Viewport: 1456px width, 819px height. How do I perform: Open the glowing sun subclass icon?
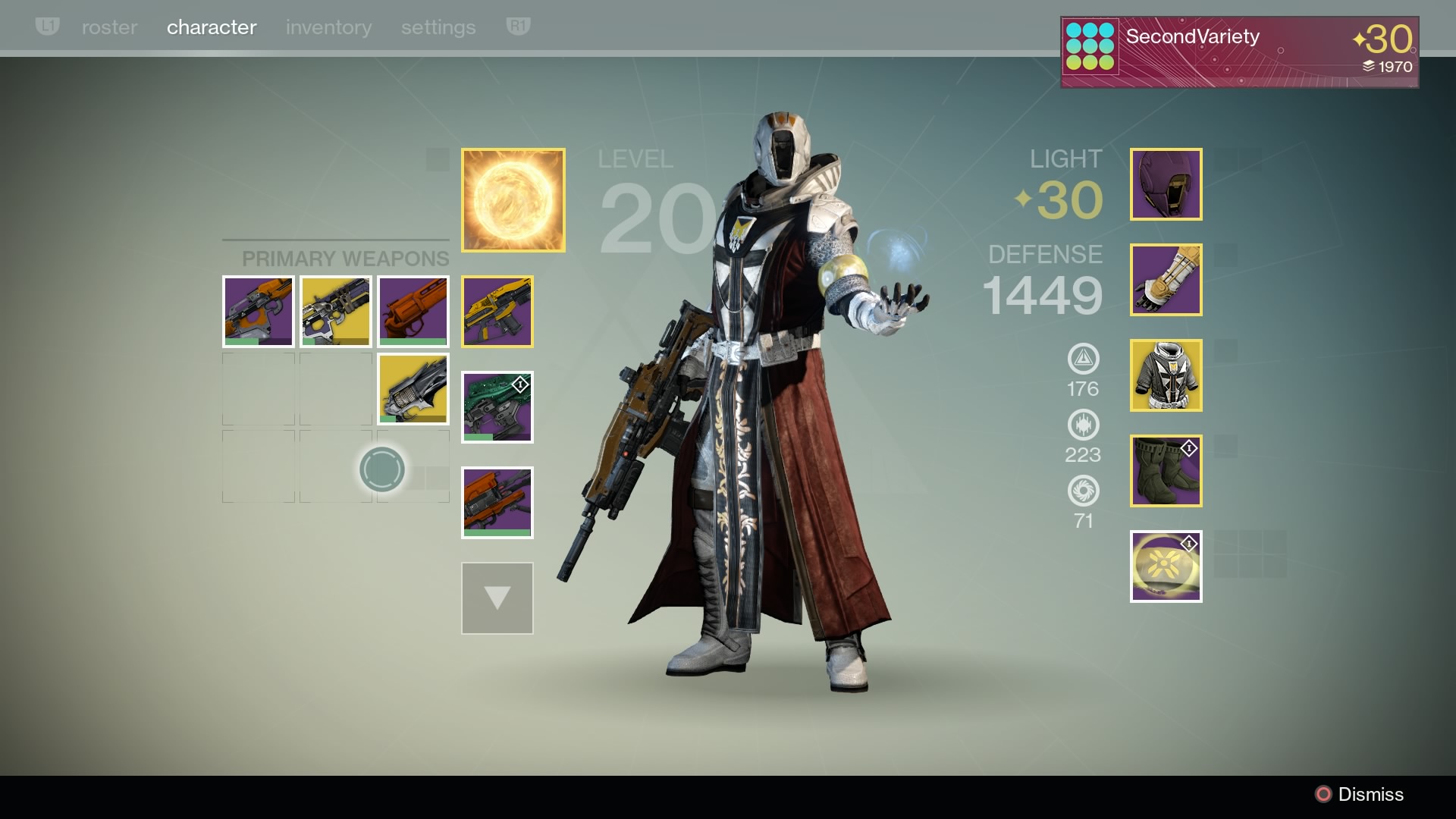point(513,200)
